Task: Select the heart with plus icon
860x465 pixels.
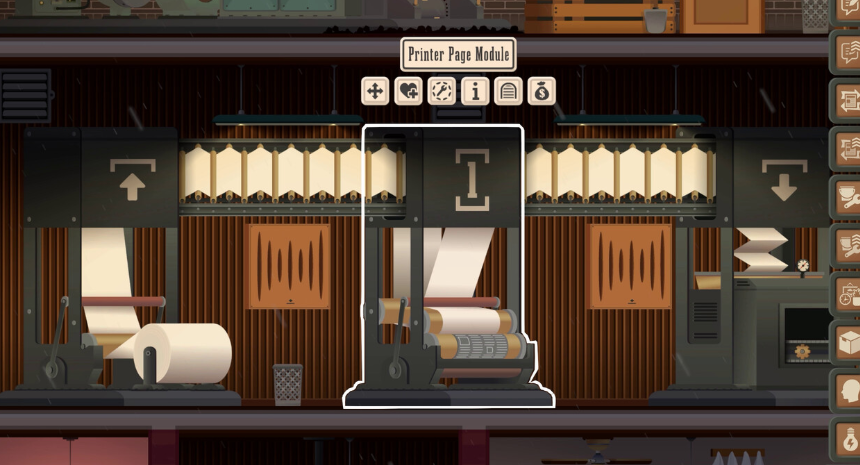Action: click(x=408, y=92)
